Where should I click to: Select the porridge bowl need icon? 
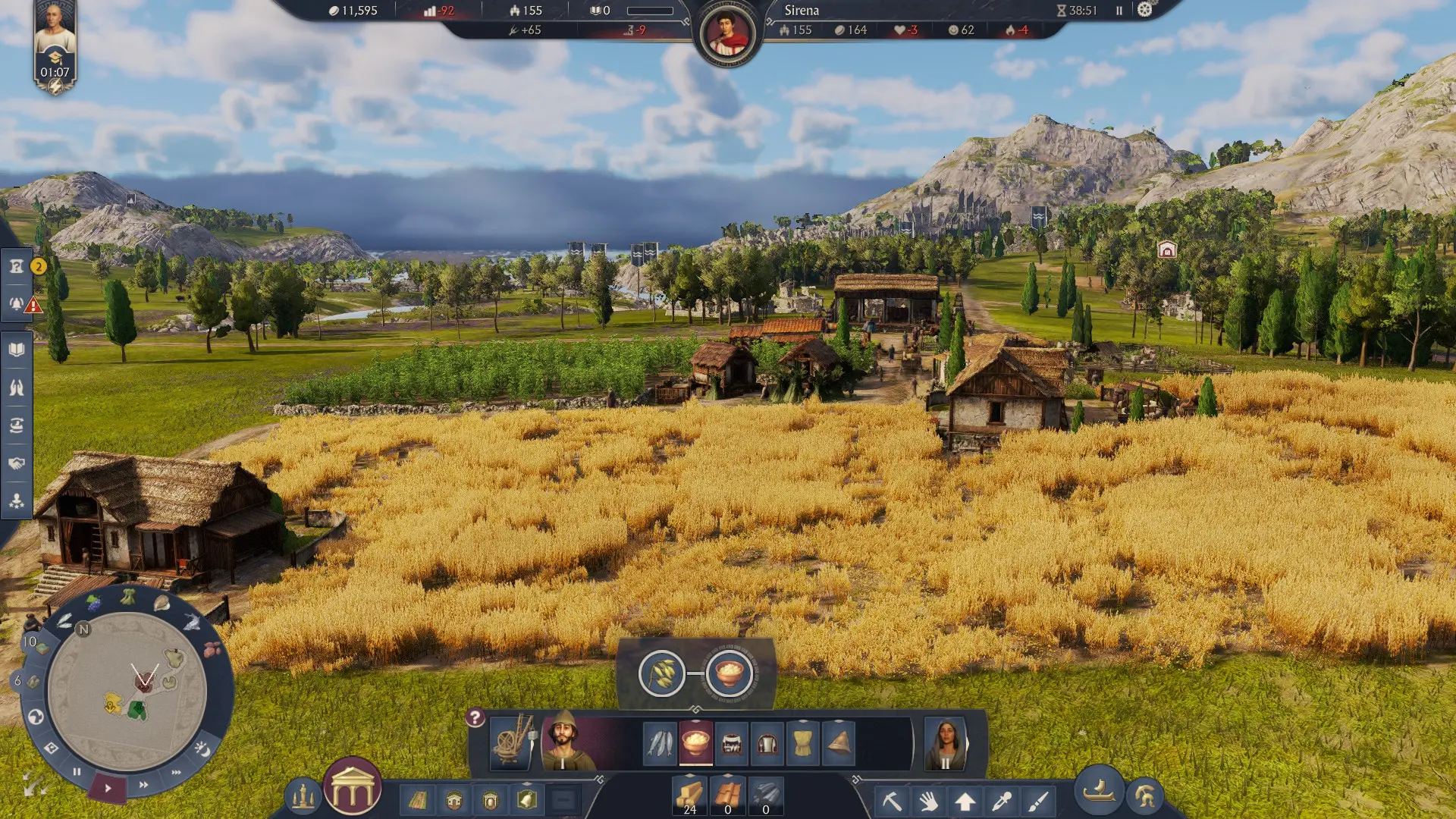(x=695, y=742)
